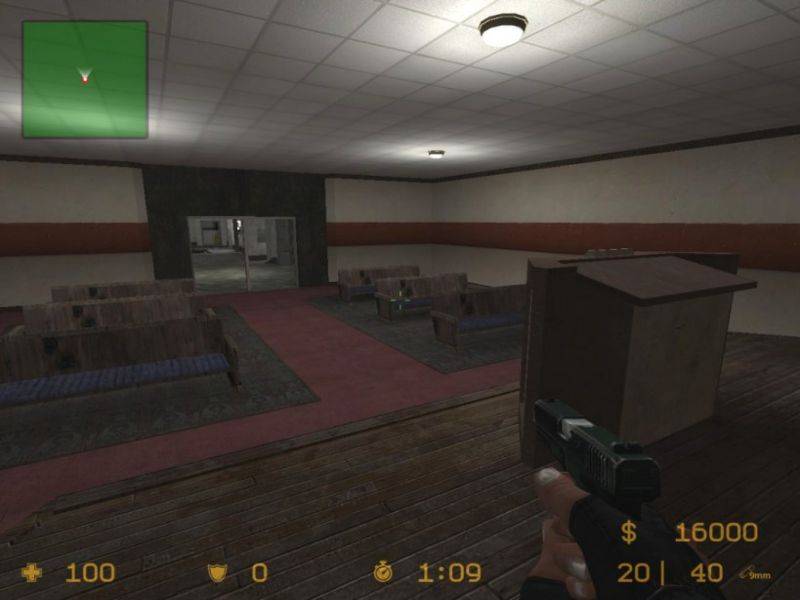Click the armor shield icon
This screenshot has width=800, height=600.
tap(216, 573)
